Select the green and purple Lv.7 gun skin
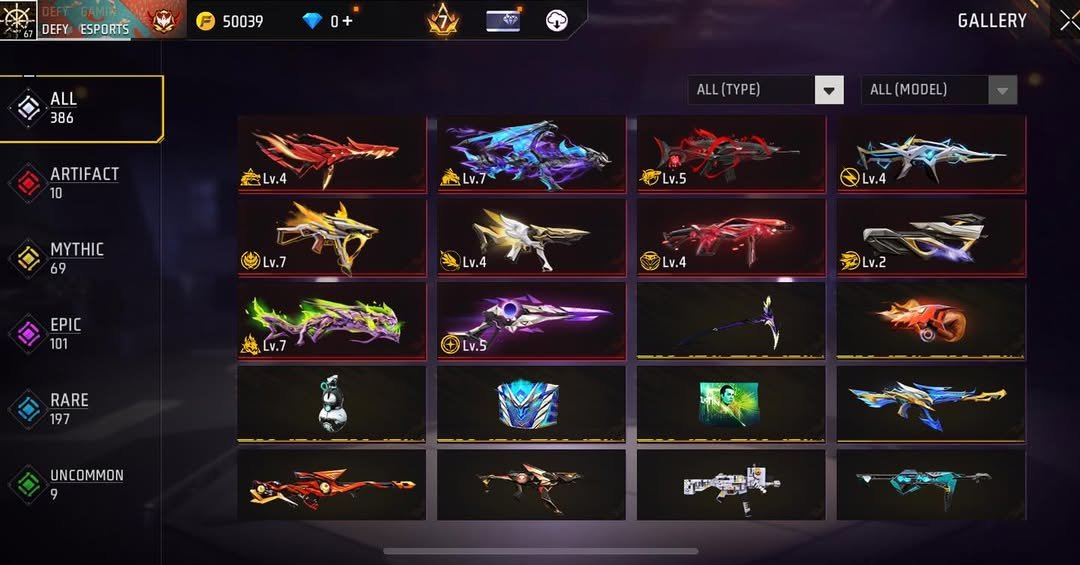The width and height of the screenshot is (1080, 565). (x=331, y=321)
